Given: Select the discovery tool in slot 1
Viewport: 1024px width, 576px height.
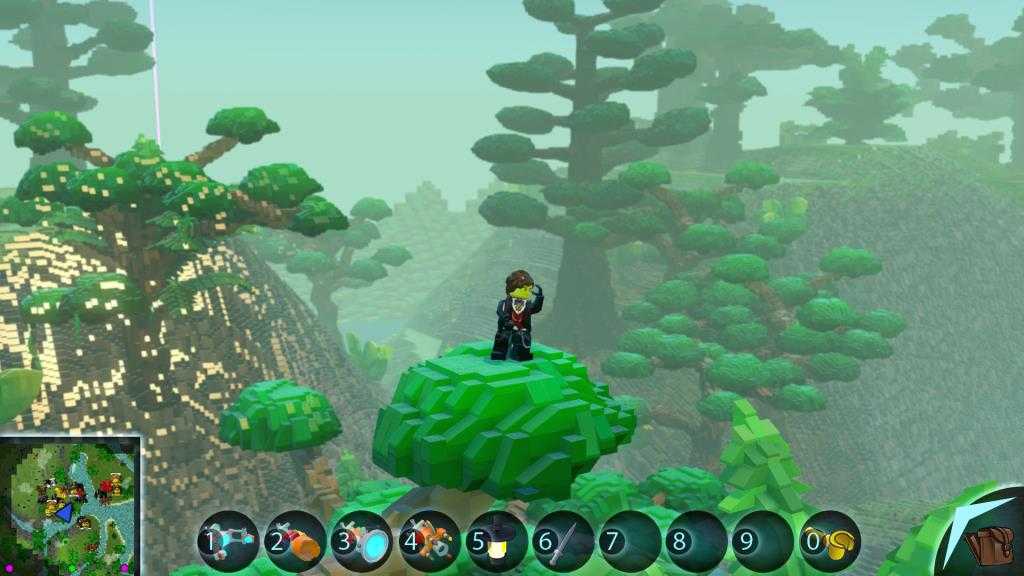Looking at the screenshot, I should click(229, 542).
